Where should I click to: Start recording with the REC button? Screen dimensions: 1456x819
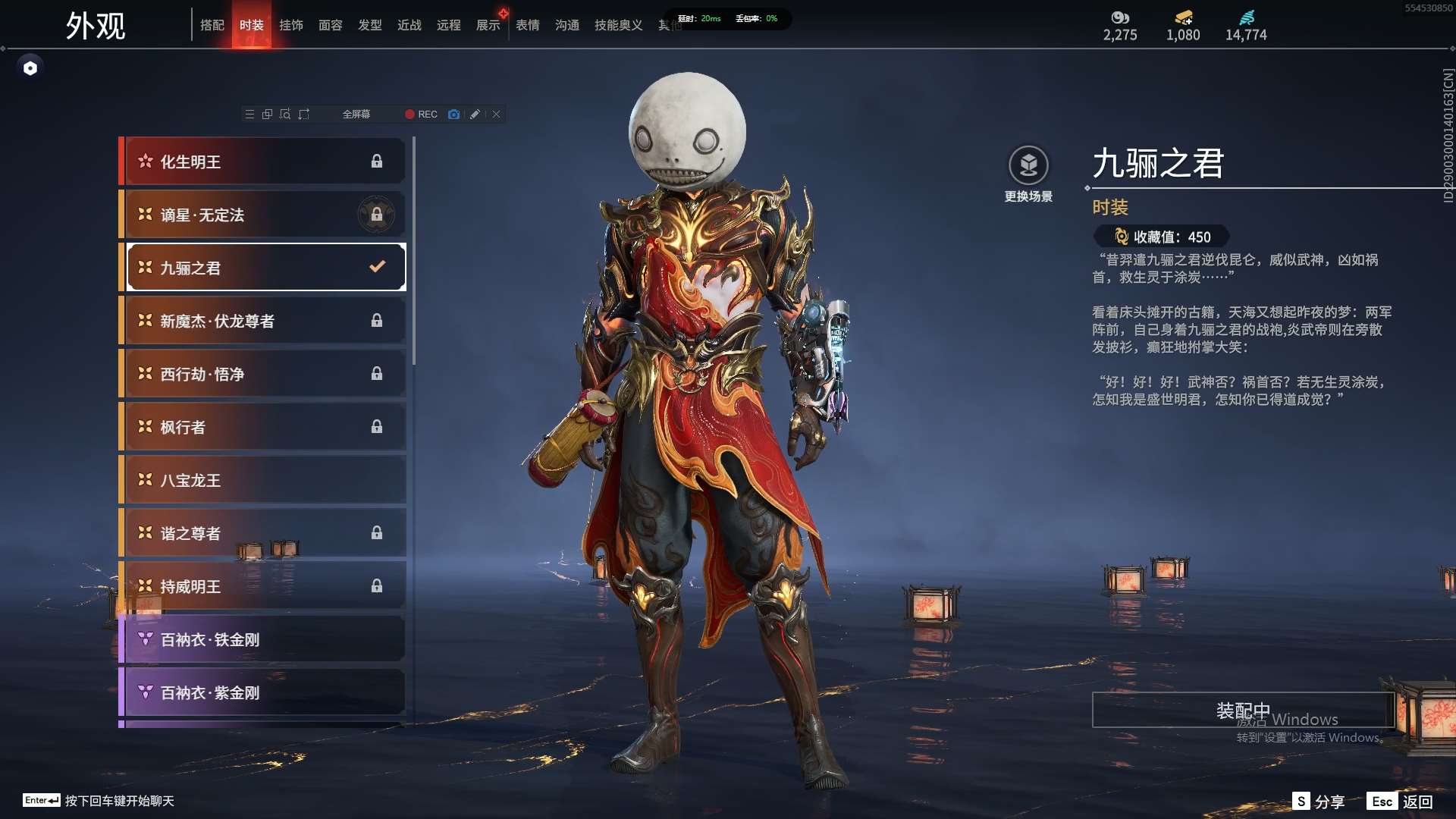point(421,115)
